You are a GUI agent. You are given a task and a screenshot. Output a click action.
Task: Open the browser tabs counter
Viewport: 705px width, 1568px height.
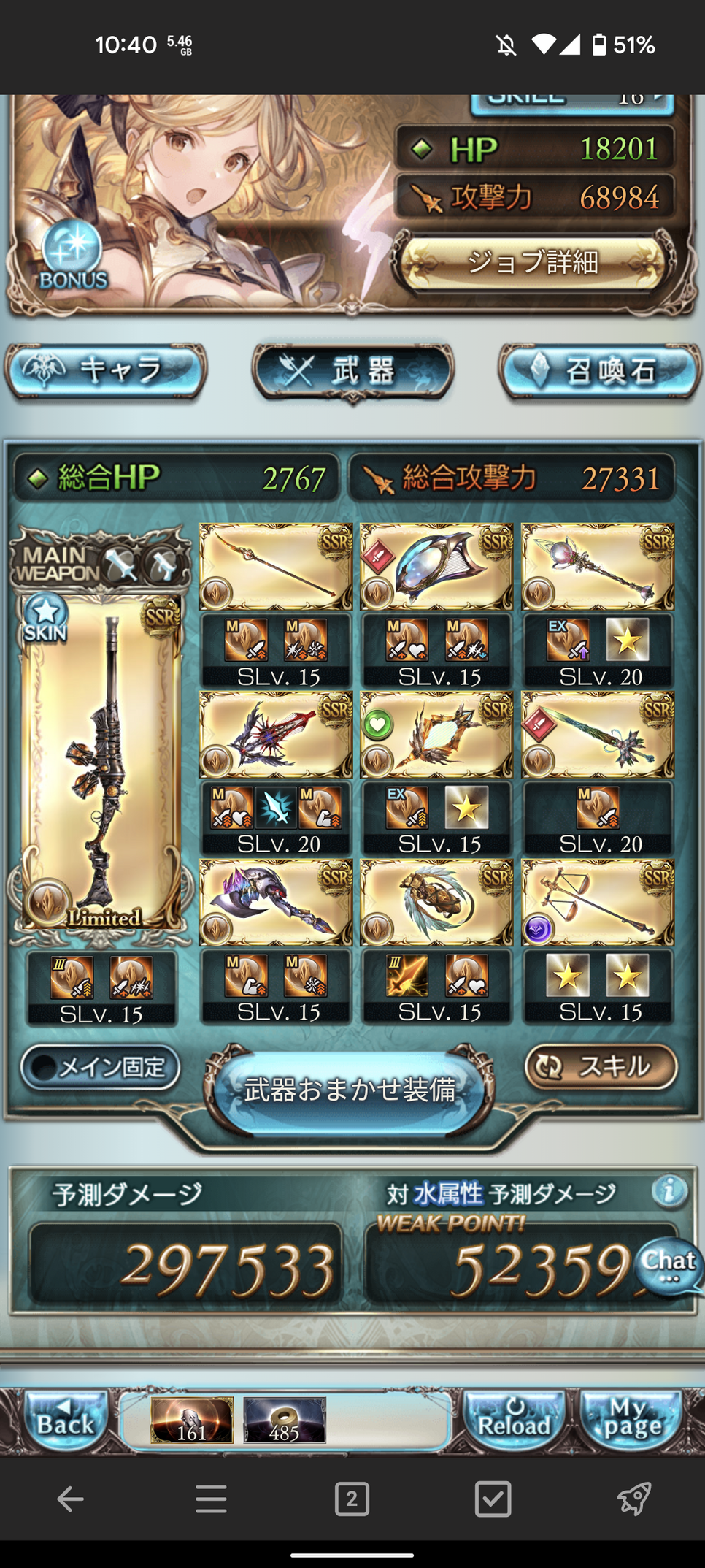(352, 1499)
